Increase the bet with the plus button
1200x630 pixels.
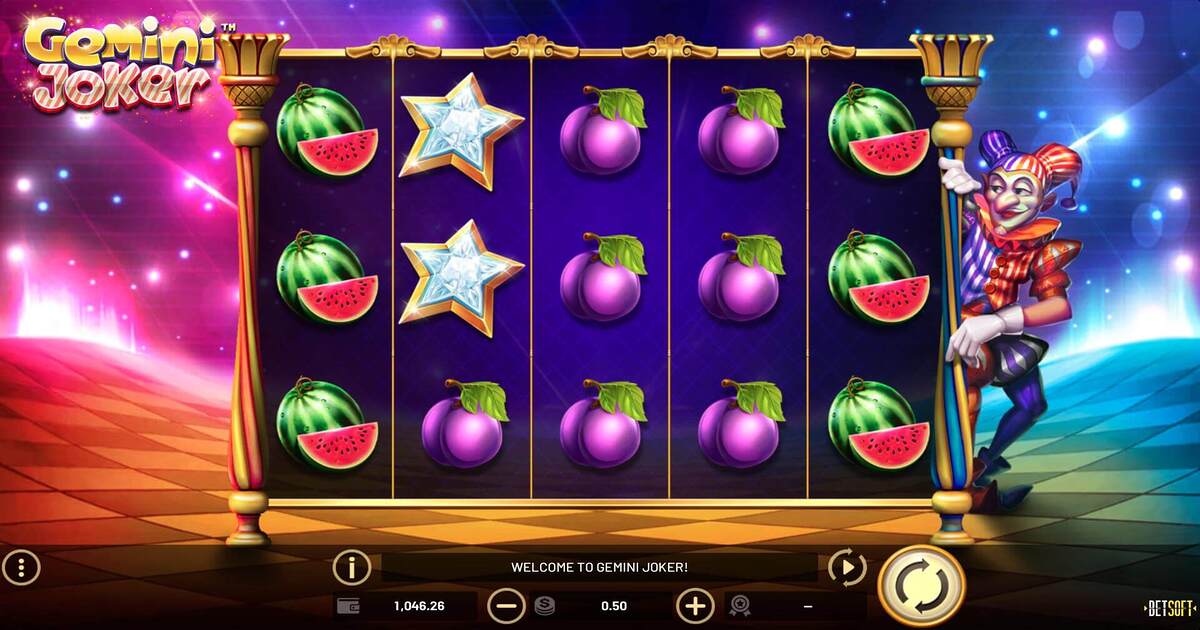695,605
